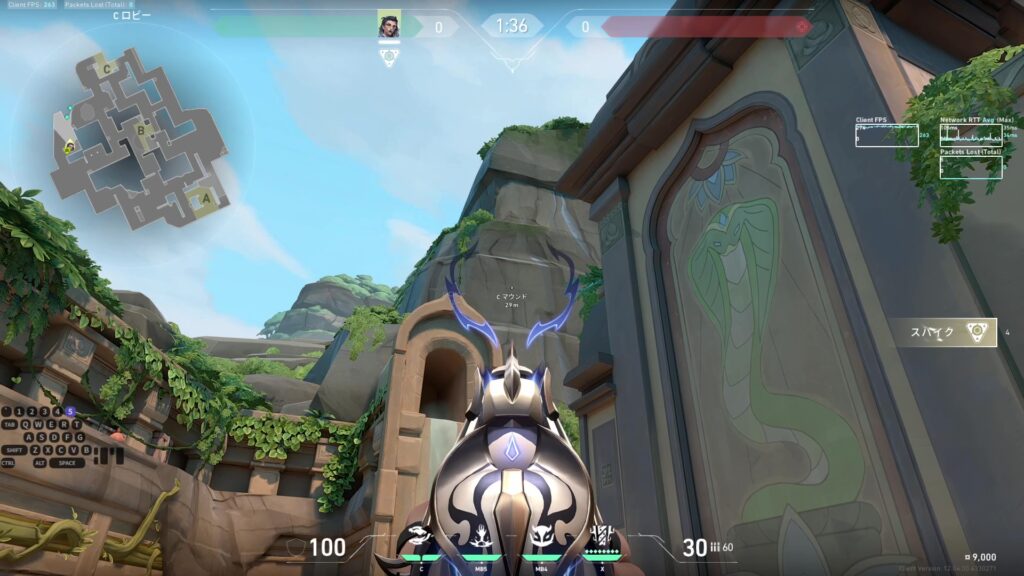Activate the hand ability icon labeled MB5
1024x576 pixels.
pos(482,540)
